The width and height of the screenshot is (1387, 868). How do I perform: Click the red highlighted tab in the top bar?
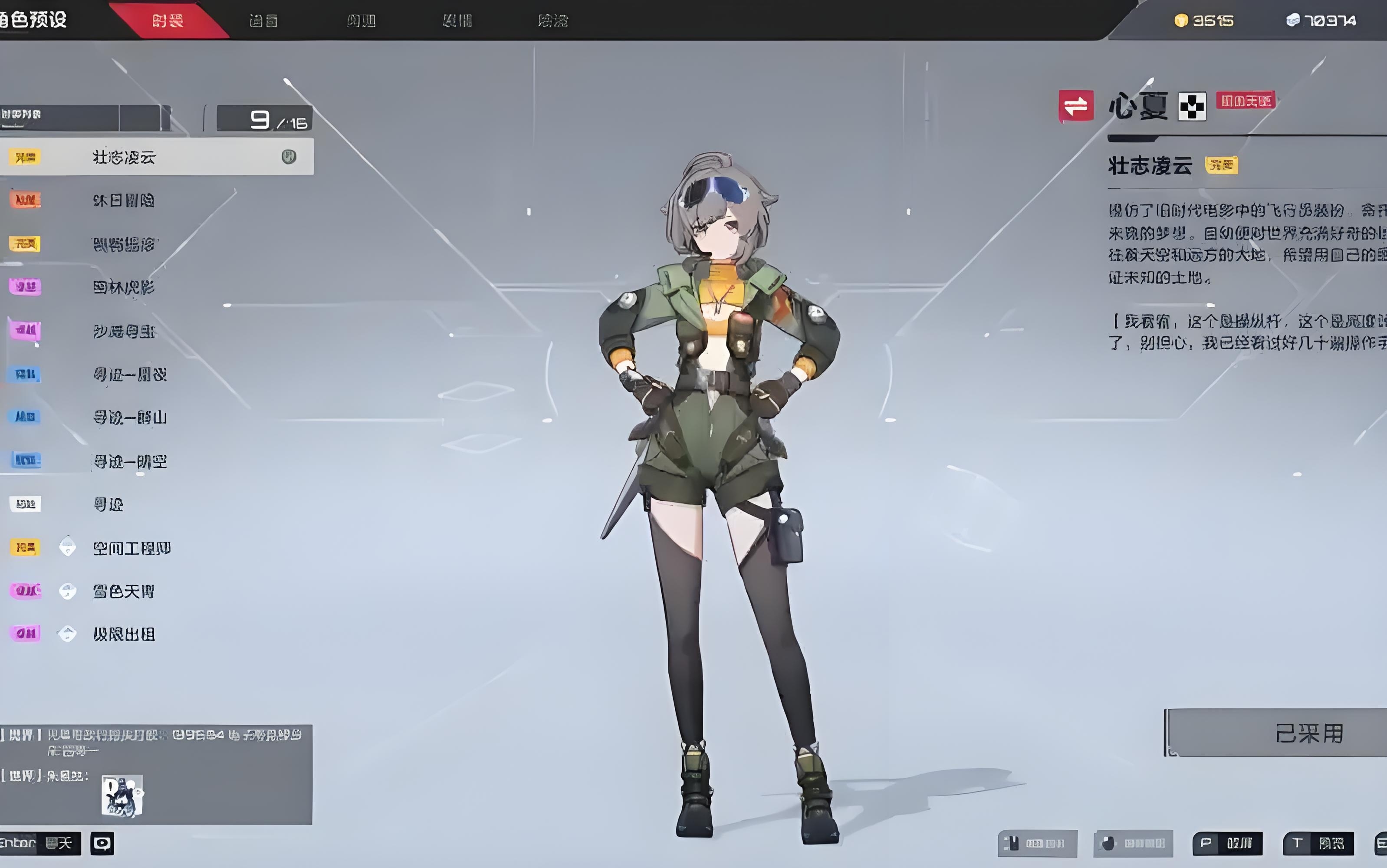(168, 21)
